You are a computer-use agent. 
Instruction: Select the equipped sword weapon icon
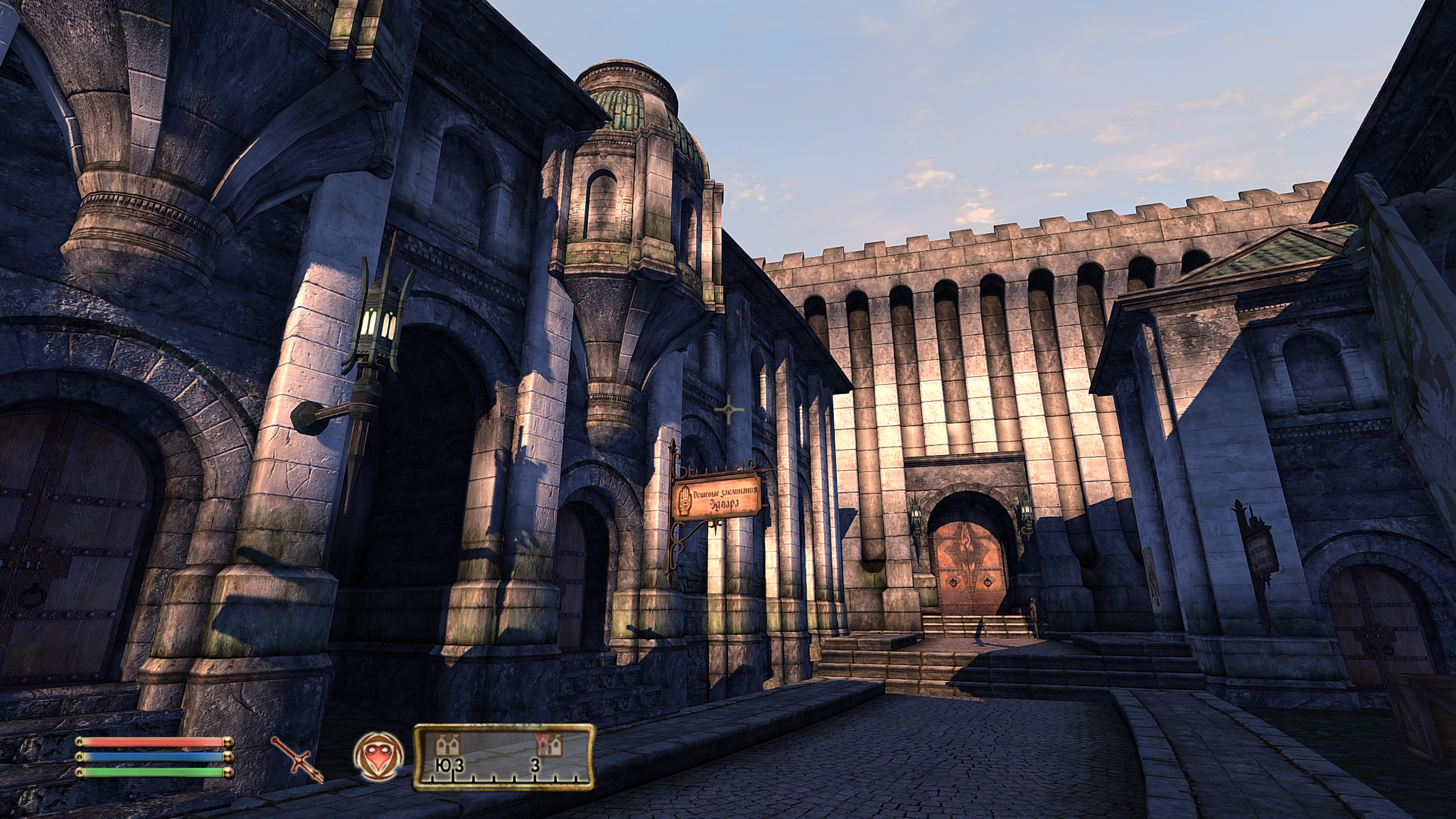pos(296,759)
